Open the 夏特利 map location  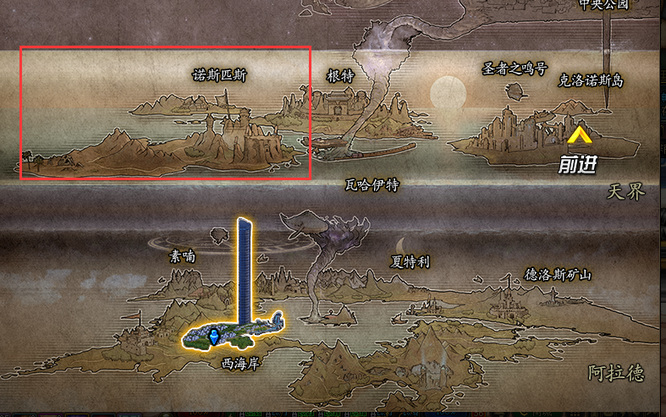coord(409,262)
